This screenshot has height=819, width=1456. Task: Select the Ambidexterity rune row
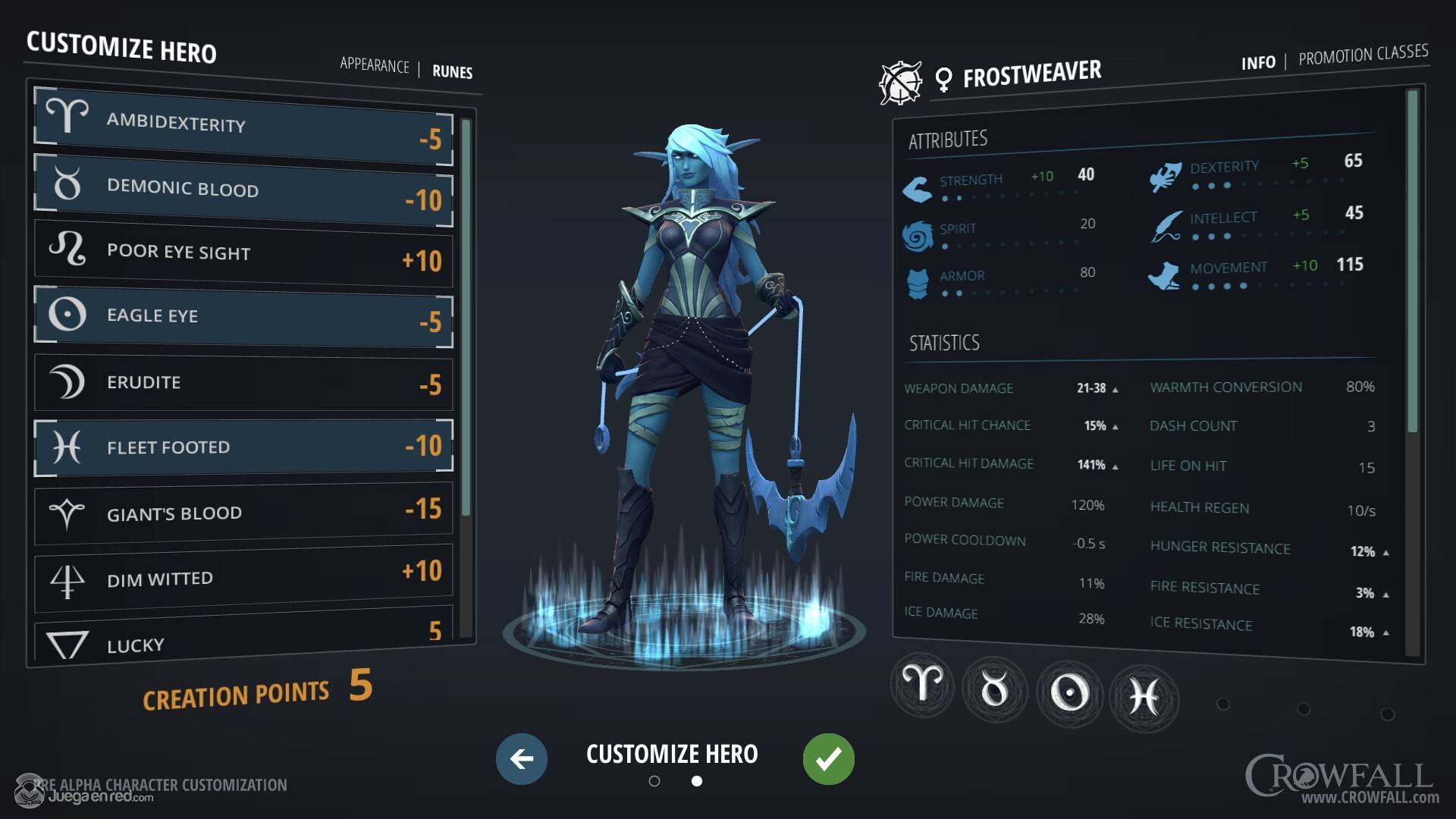pyautogui.click(x=243, y=127)
